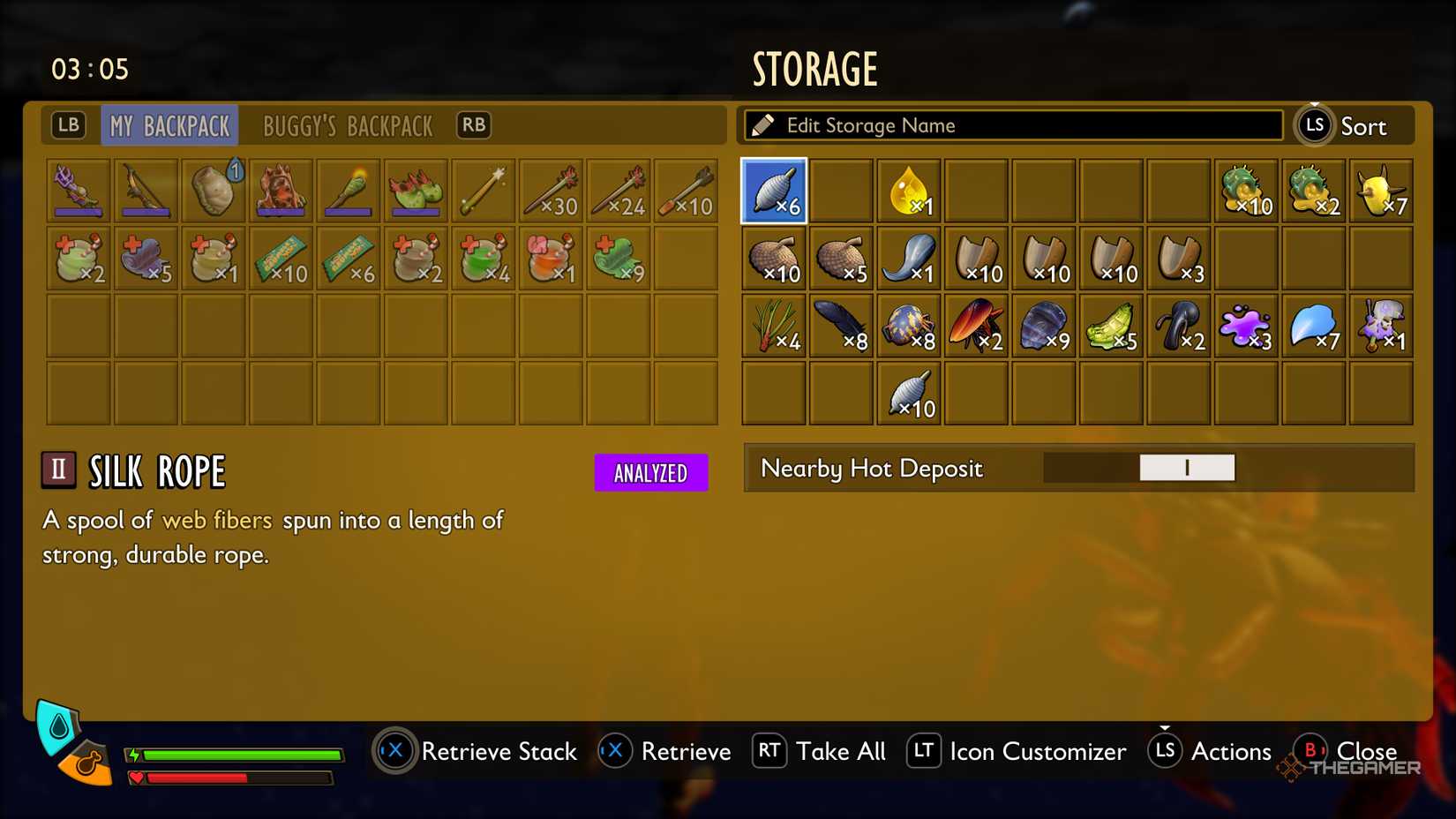The height and width of the screenshot is (819, 1456).
Task: Select the x24 arrows stack in backpack
Action: [619, 191]
